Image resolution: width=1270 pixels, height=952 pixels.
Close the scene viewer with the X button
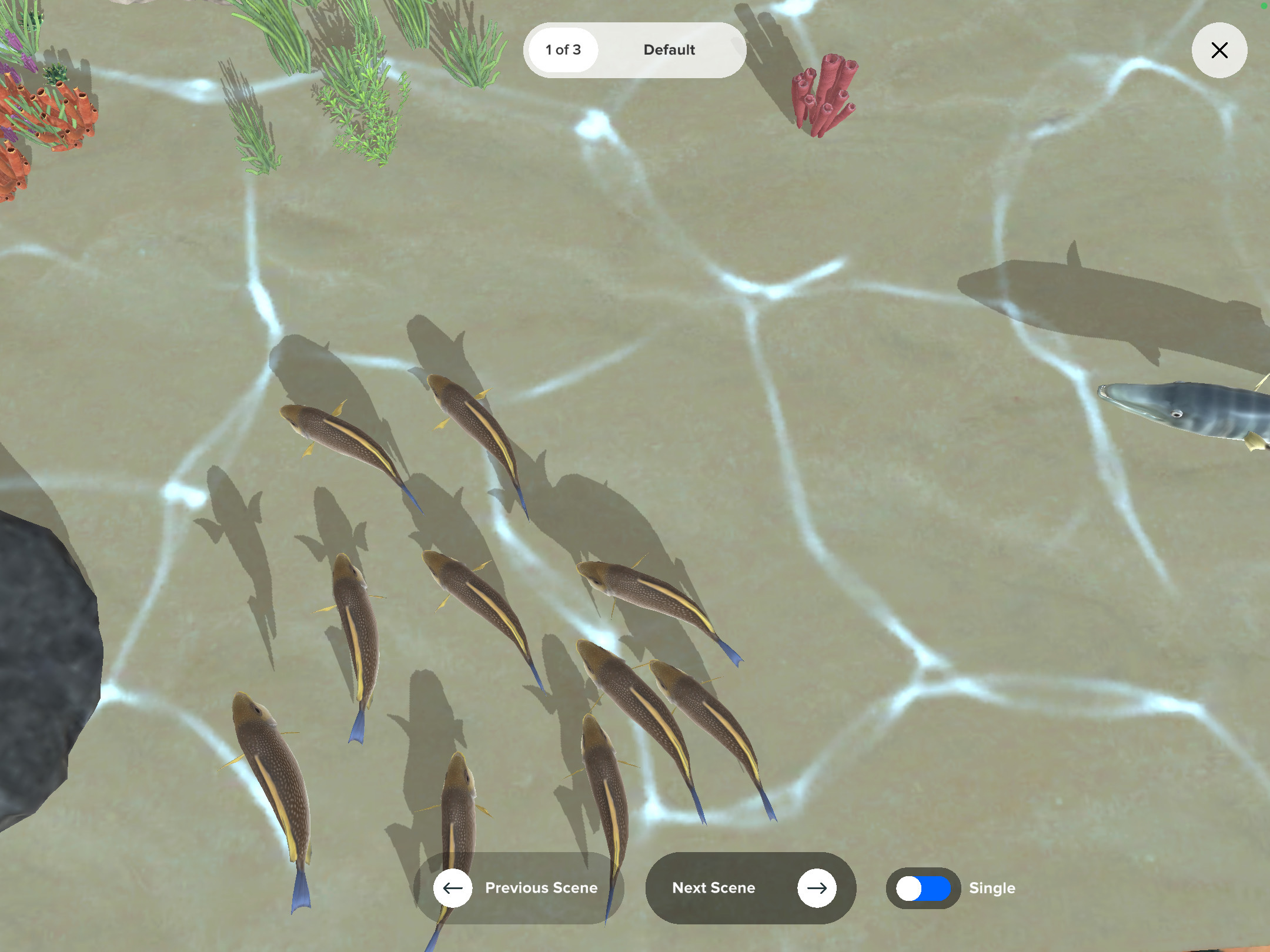click(1219, 51)
